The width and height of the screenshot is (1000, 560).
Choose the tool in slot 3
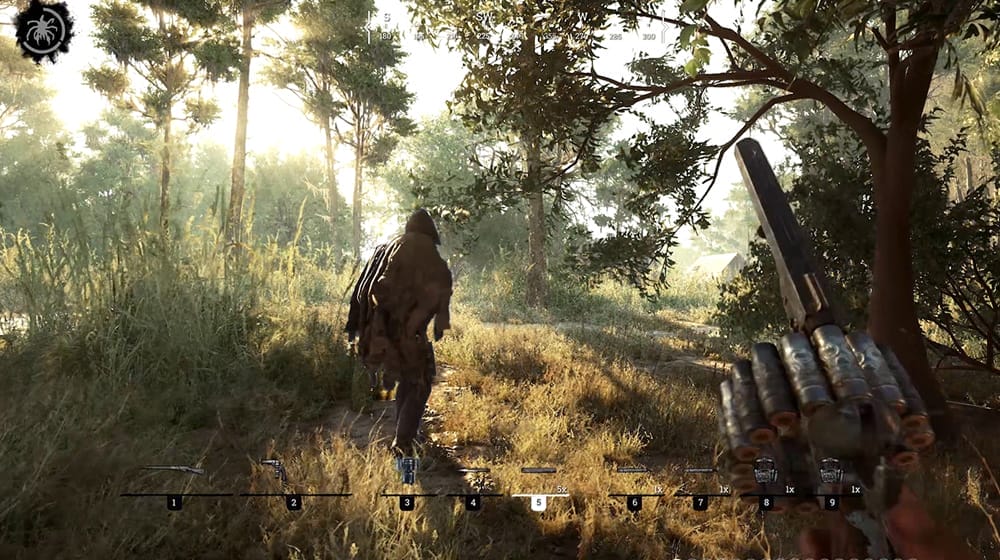(406, 470)
